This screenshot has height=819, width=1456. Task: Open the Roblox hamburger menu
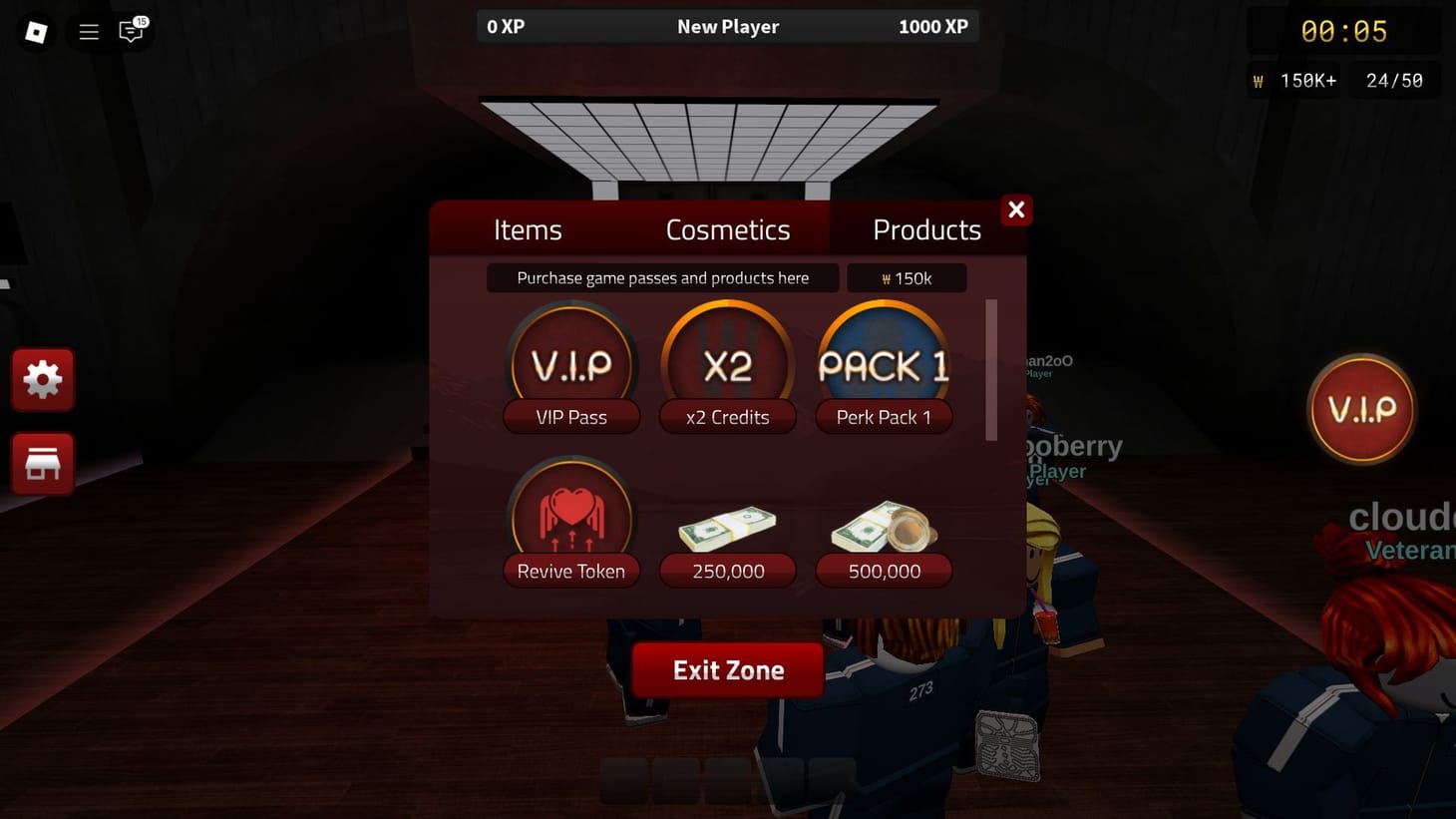click(x=88, y=31)
